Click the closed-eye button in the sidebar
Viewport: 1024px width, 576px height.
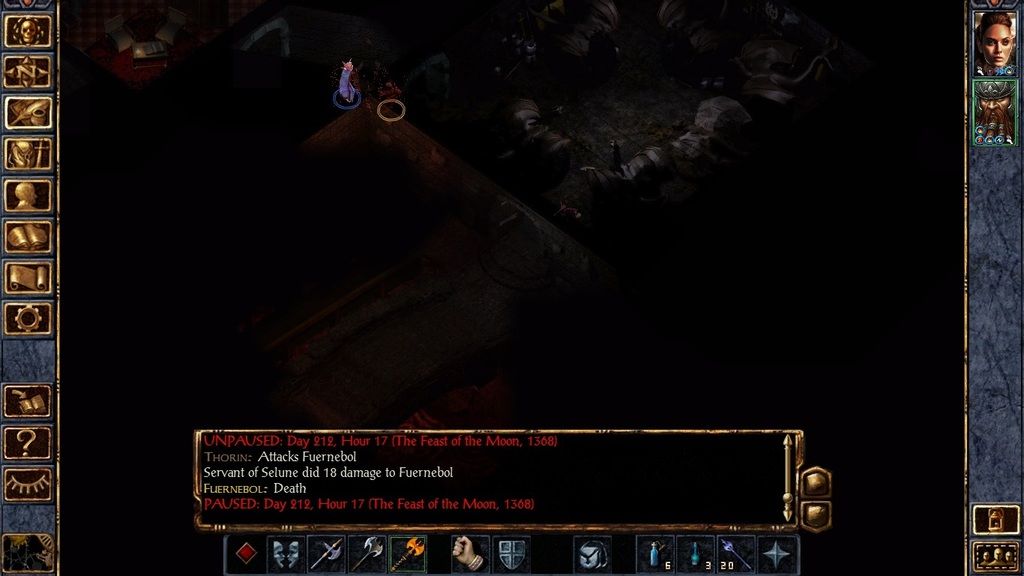tap(28, 483)
